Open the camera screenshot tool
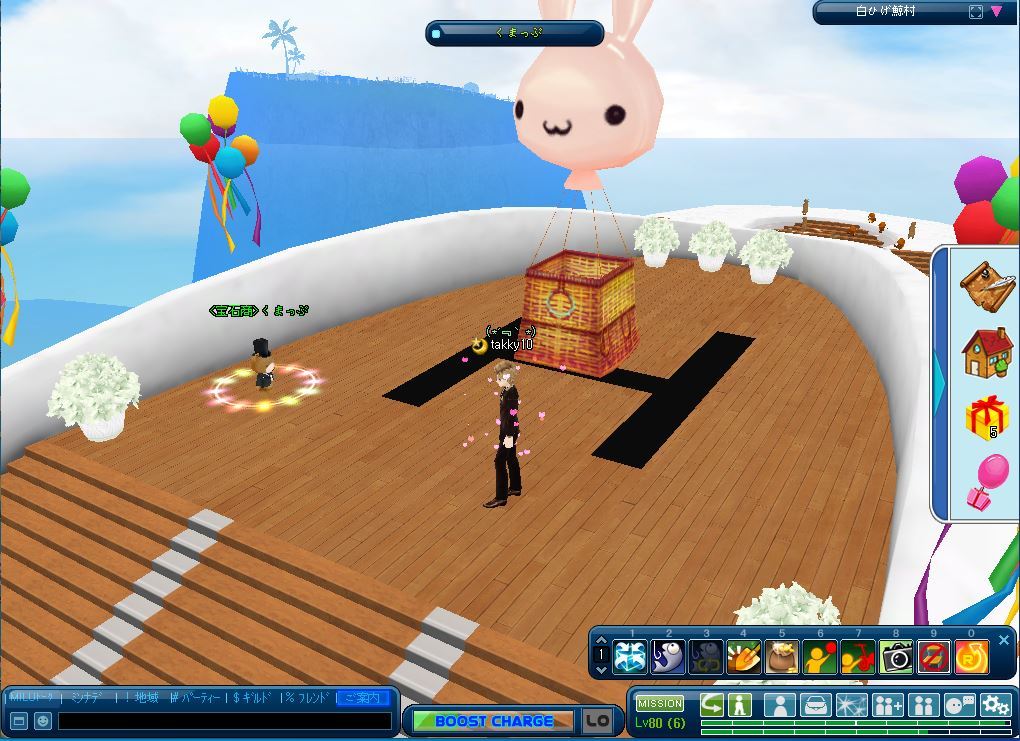The height and width of the screenshot is (741, 1020). tap(896, 657)
